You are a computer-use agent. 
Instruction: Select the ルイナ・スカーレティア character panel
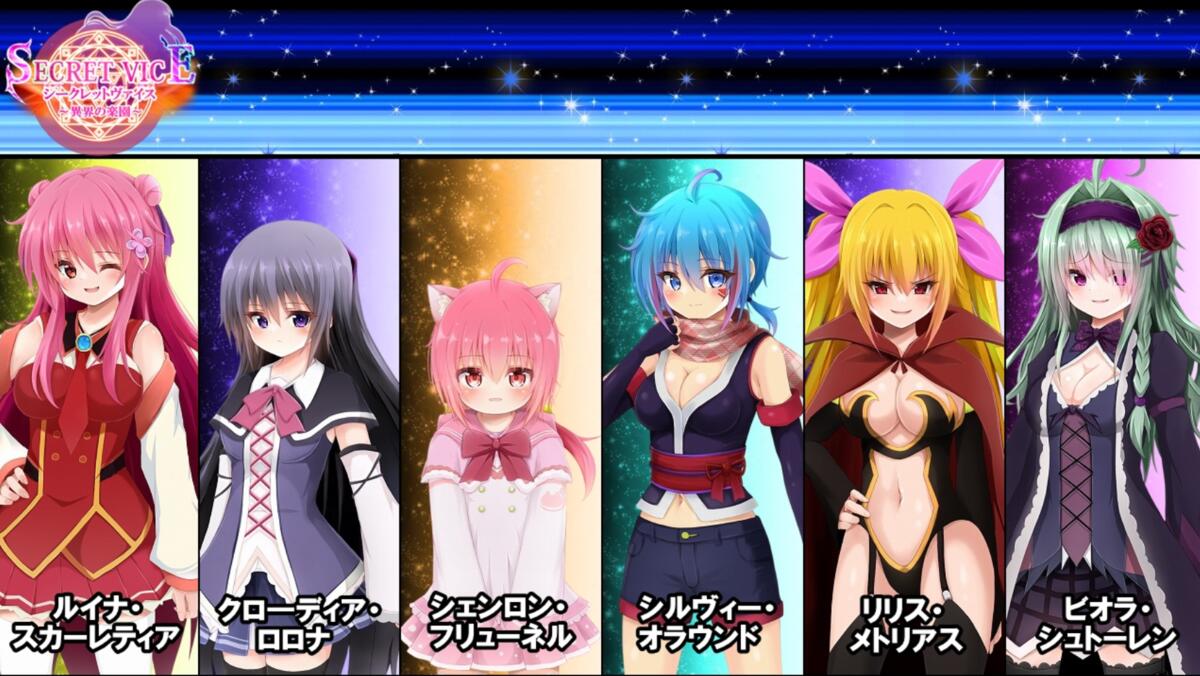99,415
